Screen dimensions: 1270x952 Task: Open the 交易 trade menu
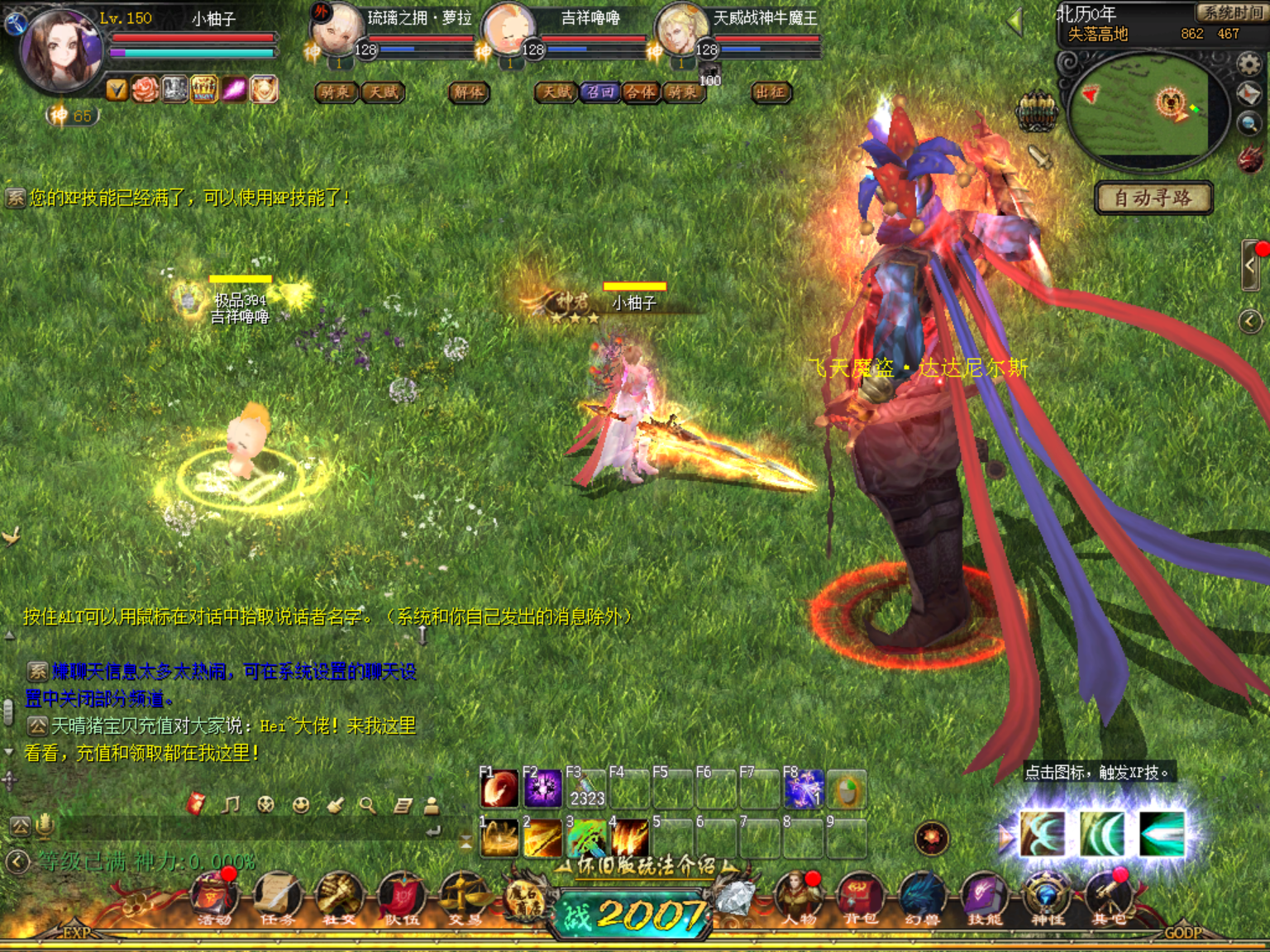point(464,897)
